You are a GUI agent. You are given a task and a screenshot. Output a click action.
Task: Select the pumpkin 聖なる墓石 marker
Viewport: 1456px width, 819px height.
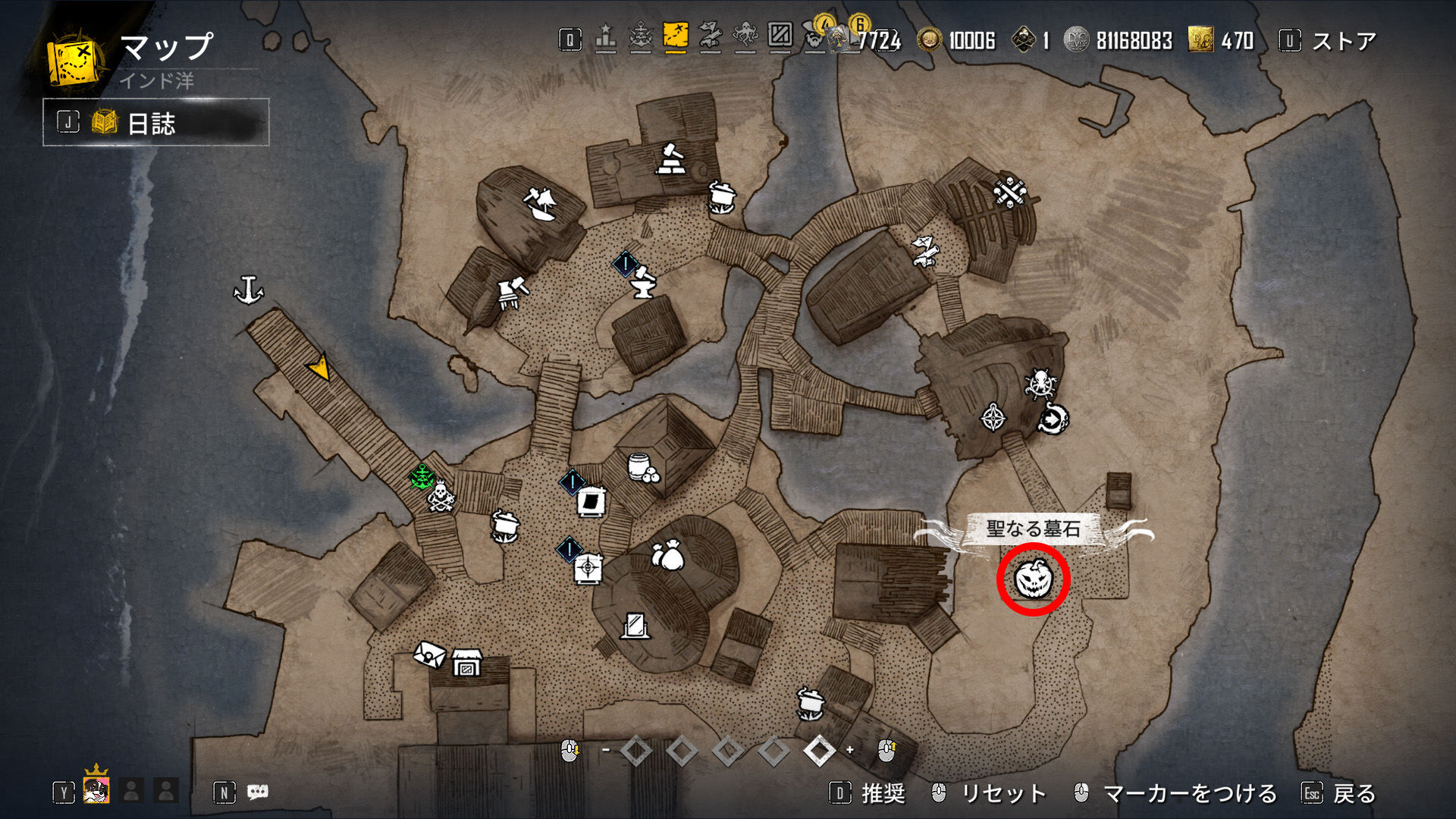[1033, 579]
